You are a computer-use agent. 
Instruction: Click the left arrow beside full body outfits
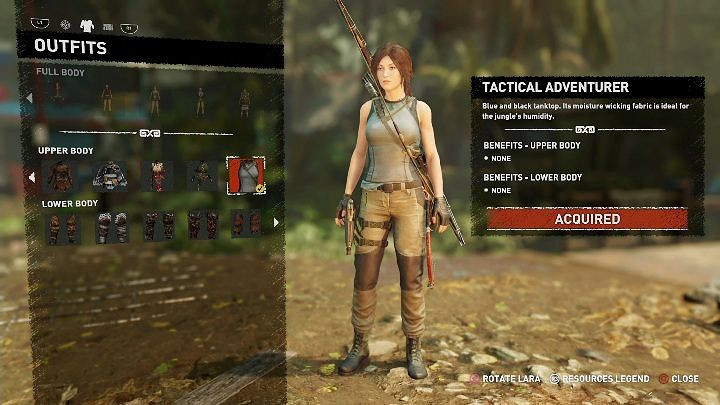(30, 98)
